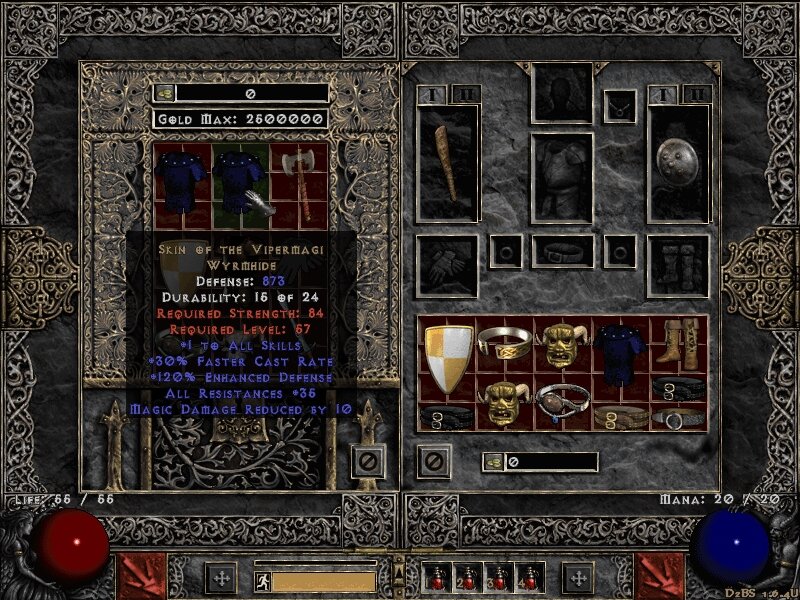
Task: Select the axe in the stash
Action: click(x=298, y=185)
